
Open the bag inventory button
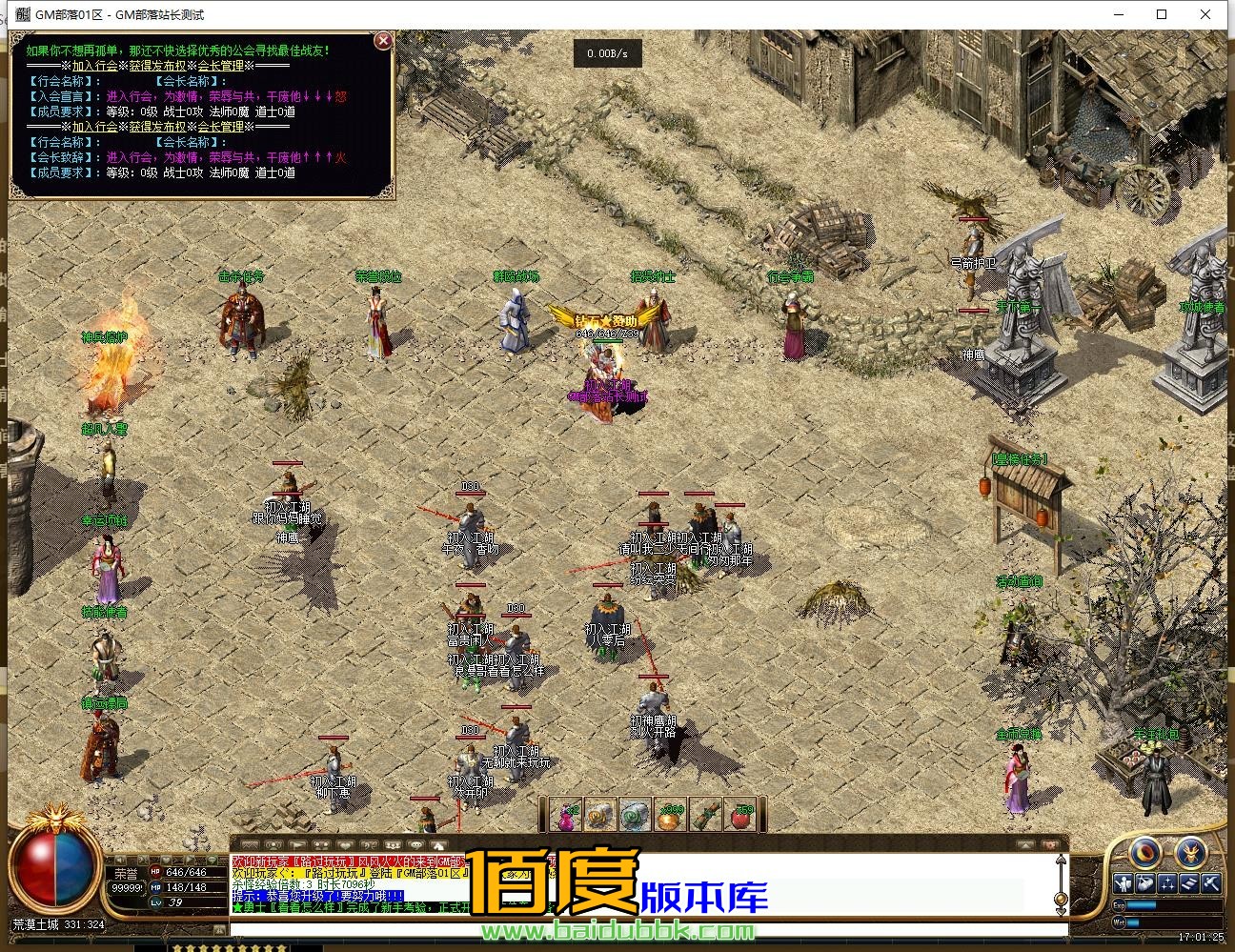[x=1145, y=884]
